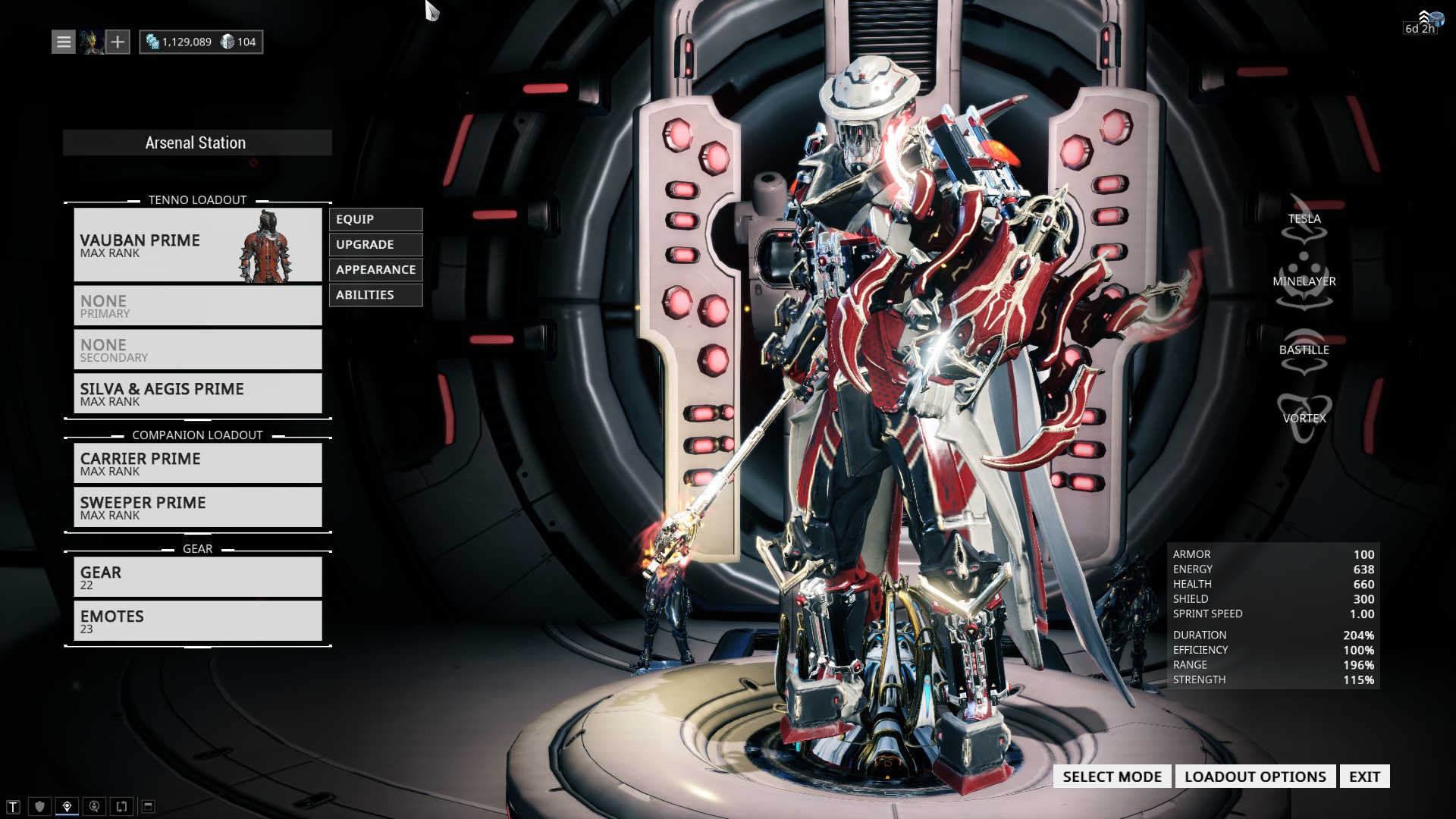1456x819 pixels.
Task: Select the Vortex ability icon
Action: [x=1304, y=418]
